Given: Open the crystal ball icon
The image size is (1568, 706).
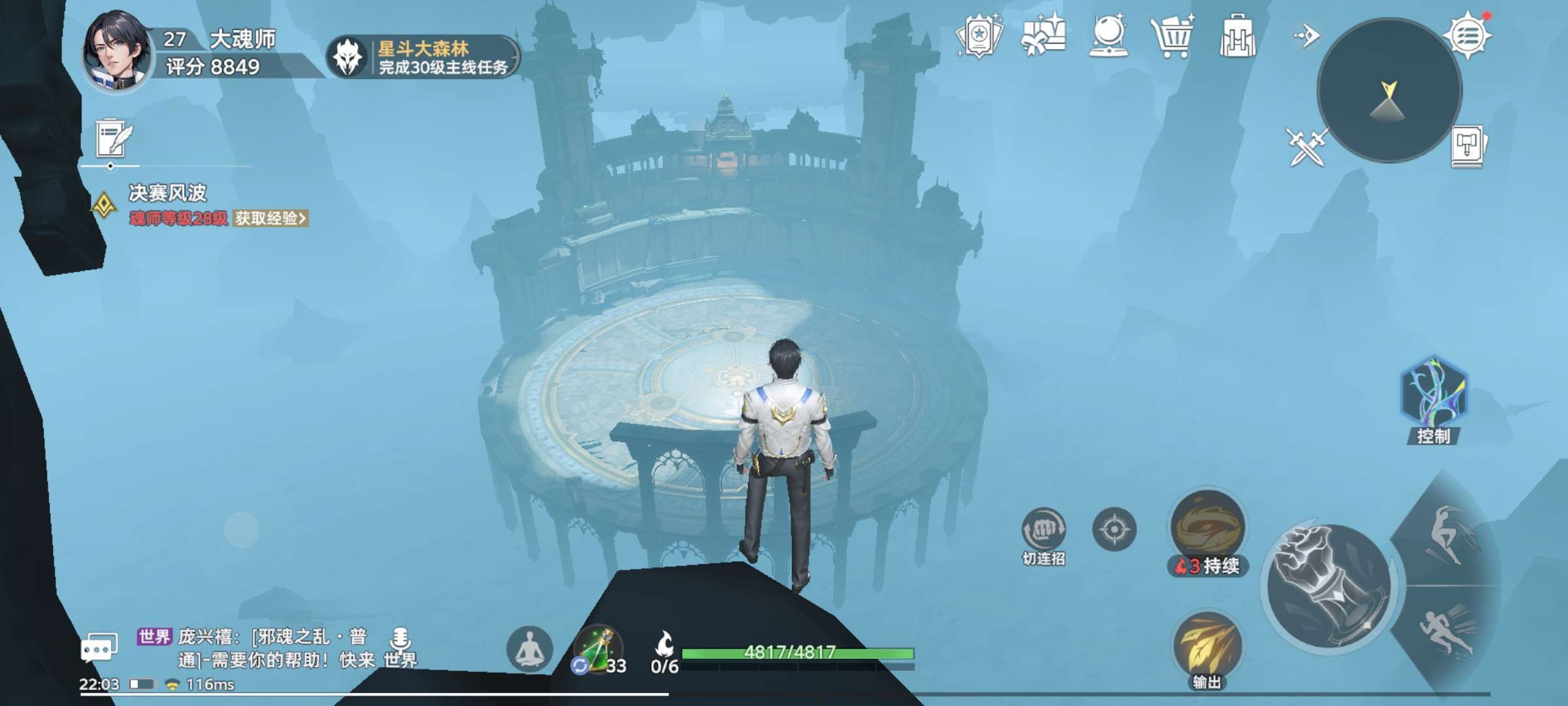Looking at the screenshot, I should pyautogui.click(x=1108, y=36).
